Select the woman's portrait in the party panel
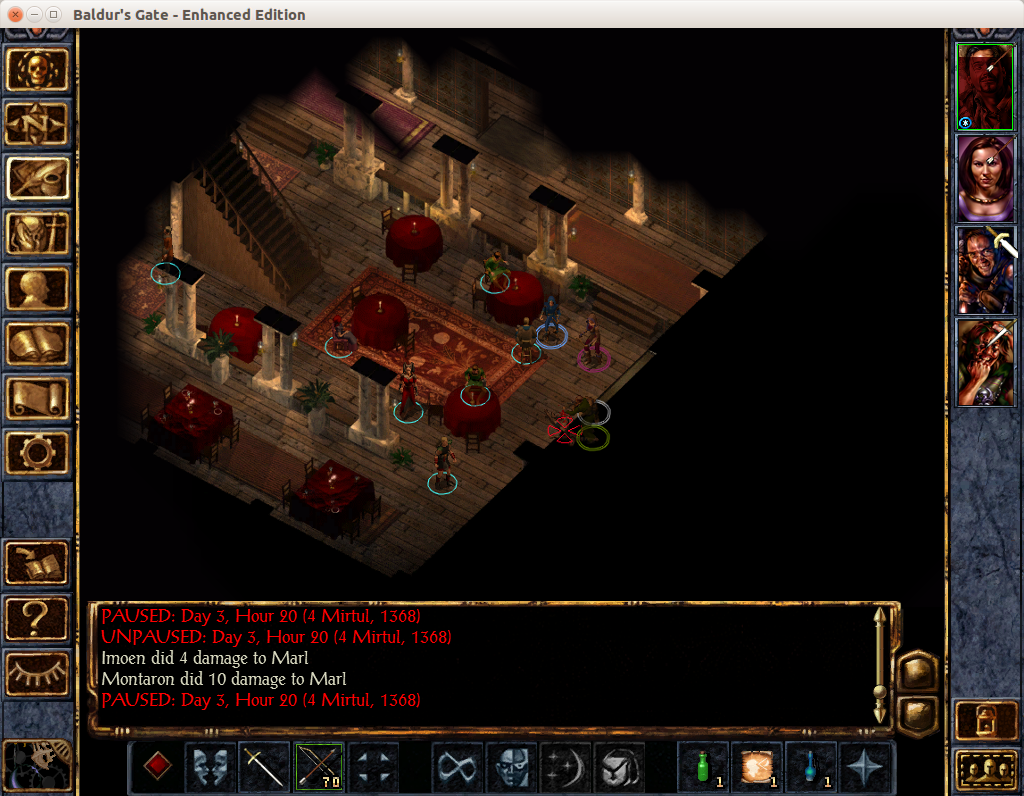Viewport: 1024px width, 796px height. [x=986, y=178]
